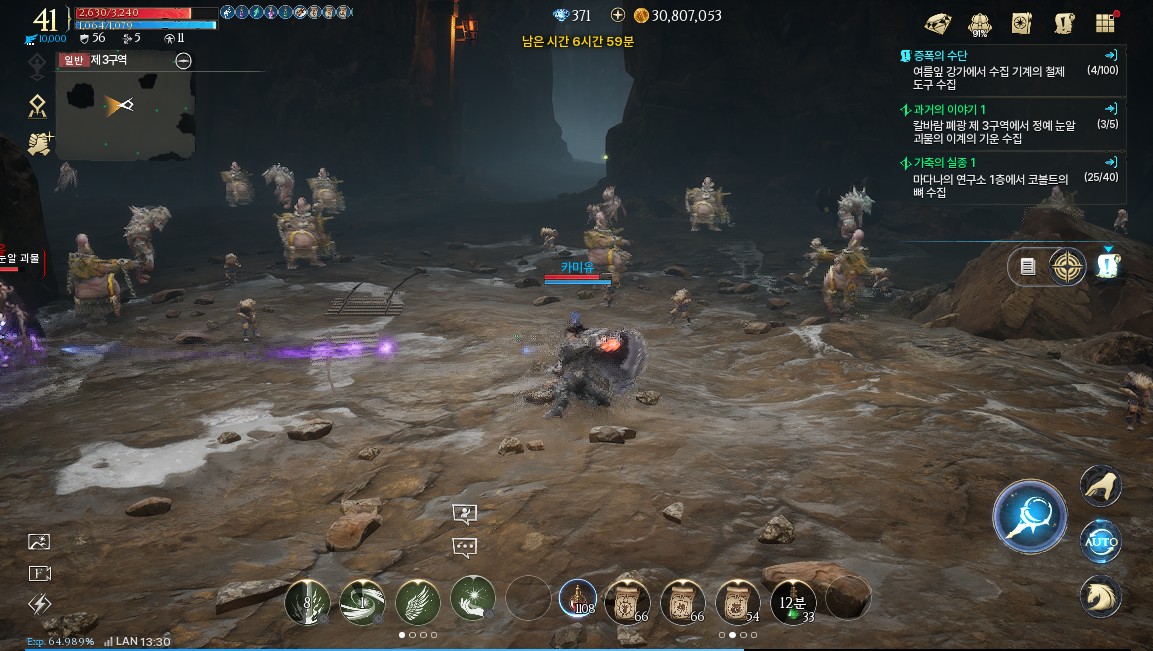Click the handshake party icon
Viewport: 1153px width, 651px height.
(x=39, y=144)
